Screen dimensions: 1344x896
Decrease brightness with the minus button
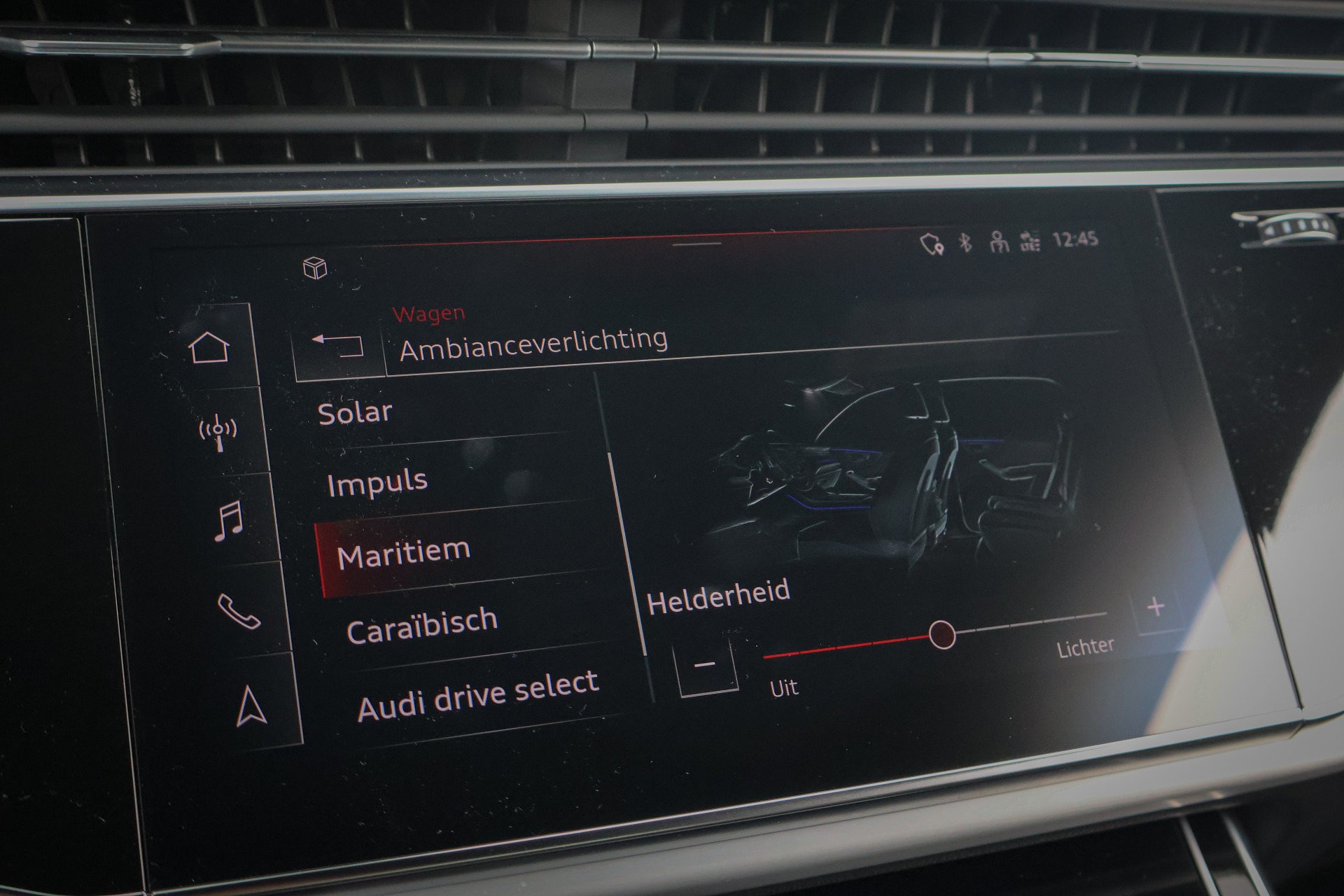tap(706, 664)
